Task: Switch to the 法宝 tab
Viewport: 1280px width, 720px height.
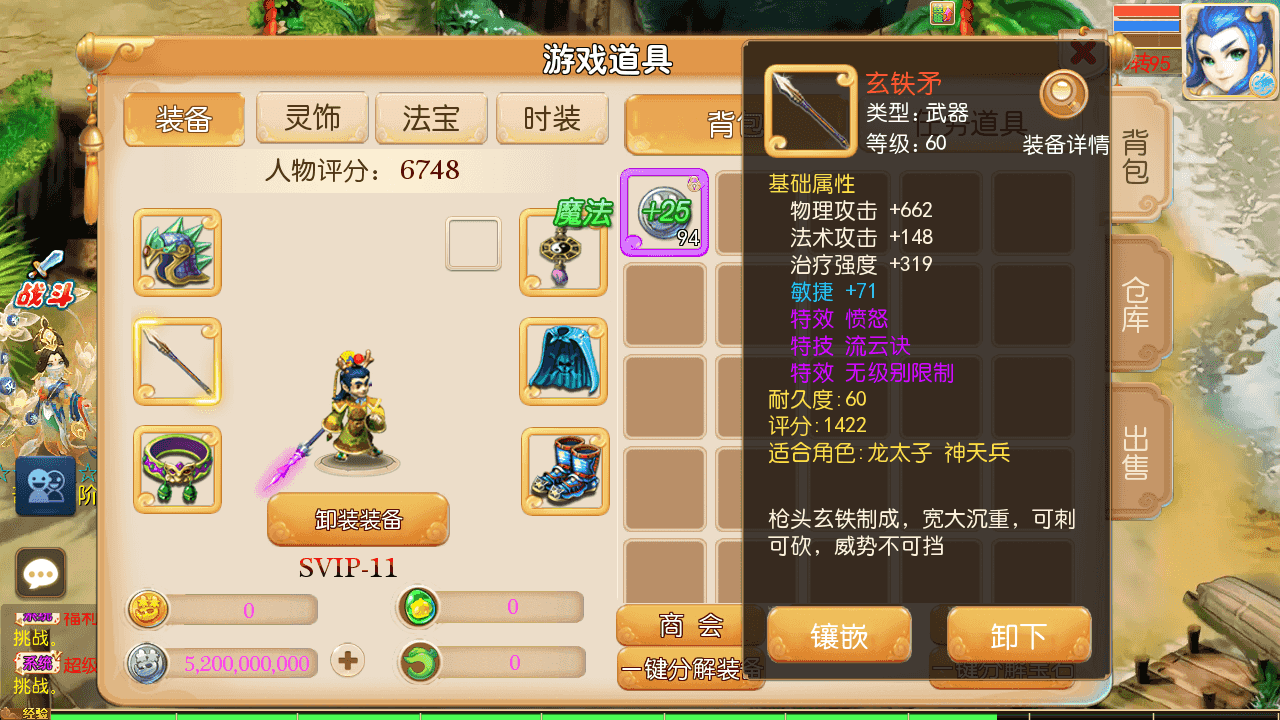Action: 431,117
